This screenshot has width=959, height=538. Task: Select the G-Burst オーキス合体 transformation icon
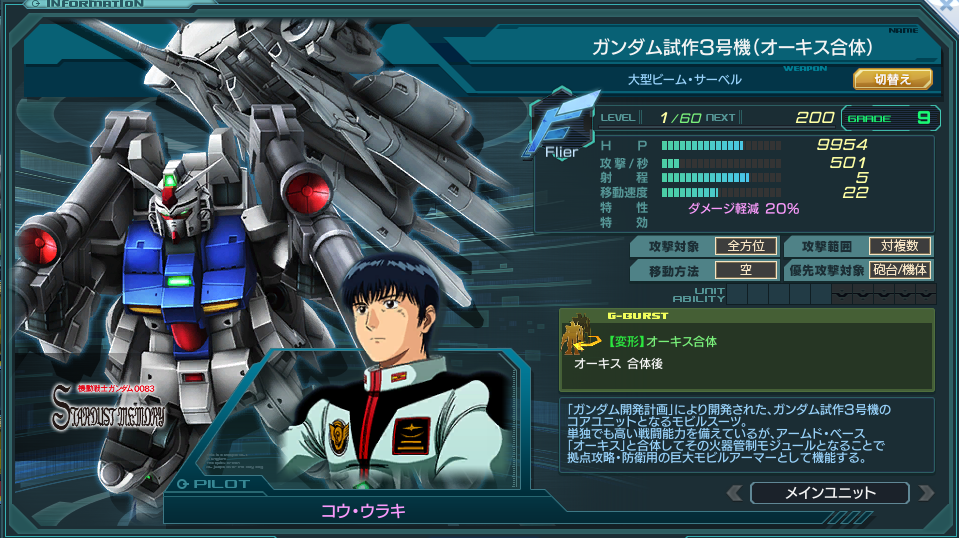(x=577, y=337)
